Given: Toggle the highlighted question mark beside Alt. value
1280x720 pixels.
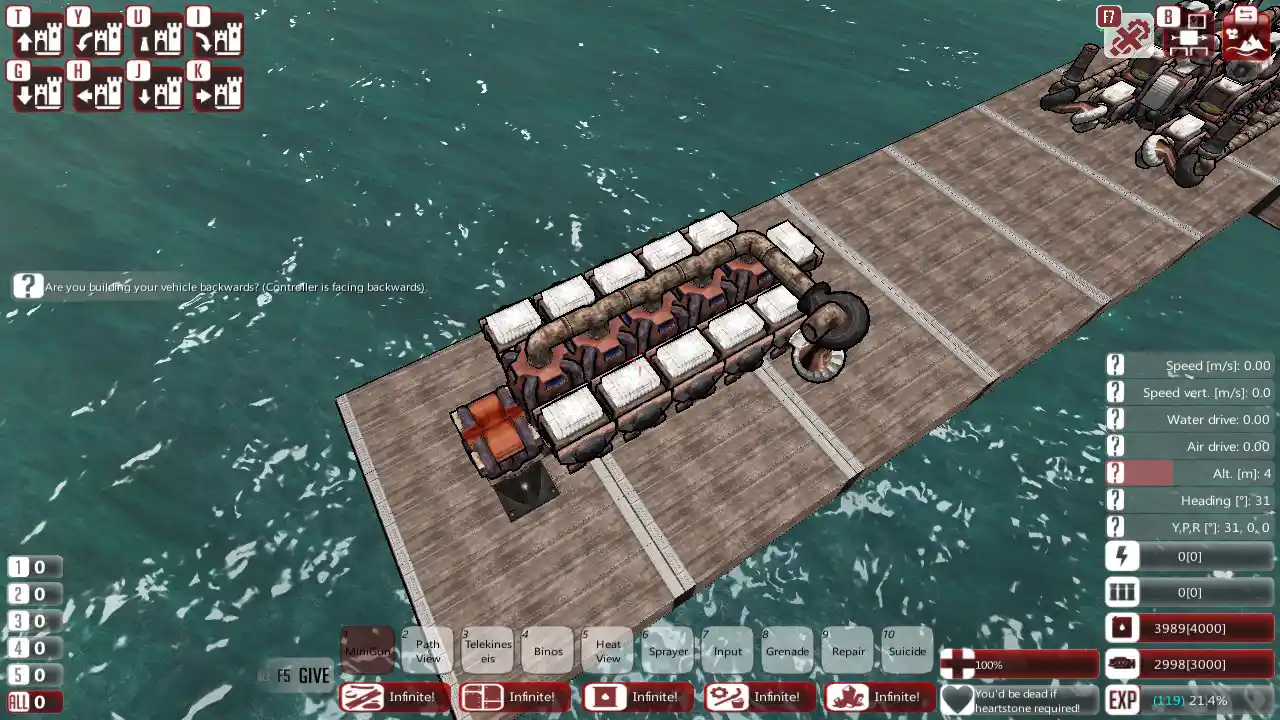Looking at the screenshot, I should [x=1115, y=473].
